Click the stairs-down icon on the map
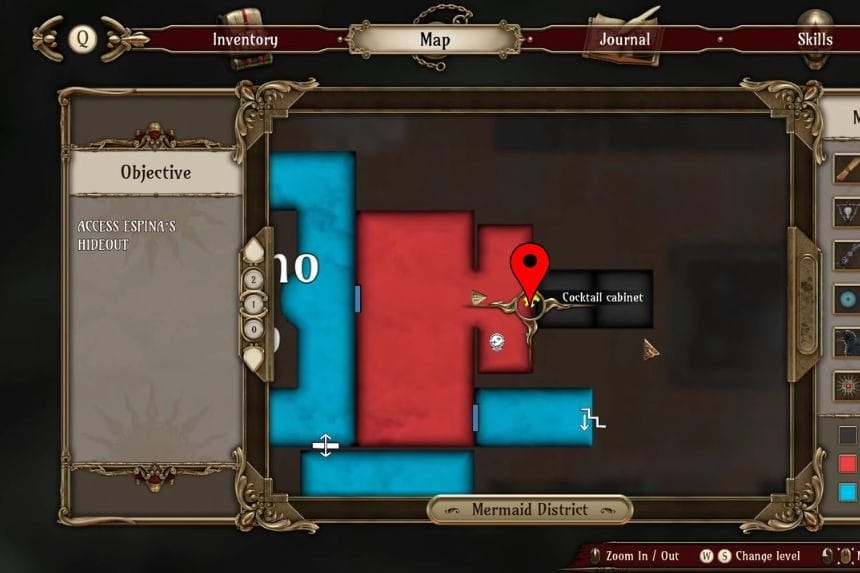Screen dimensions: 860x573 pos(593,419)
